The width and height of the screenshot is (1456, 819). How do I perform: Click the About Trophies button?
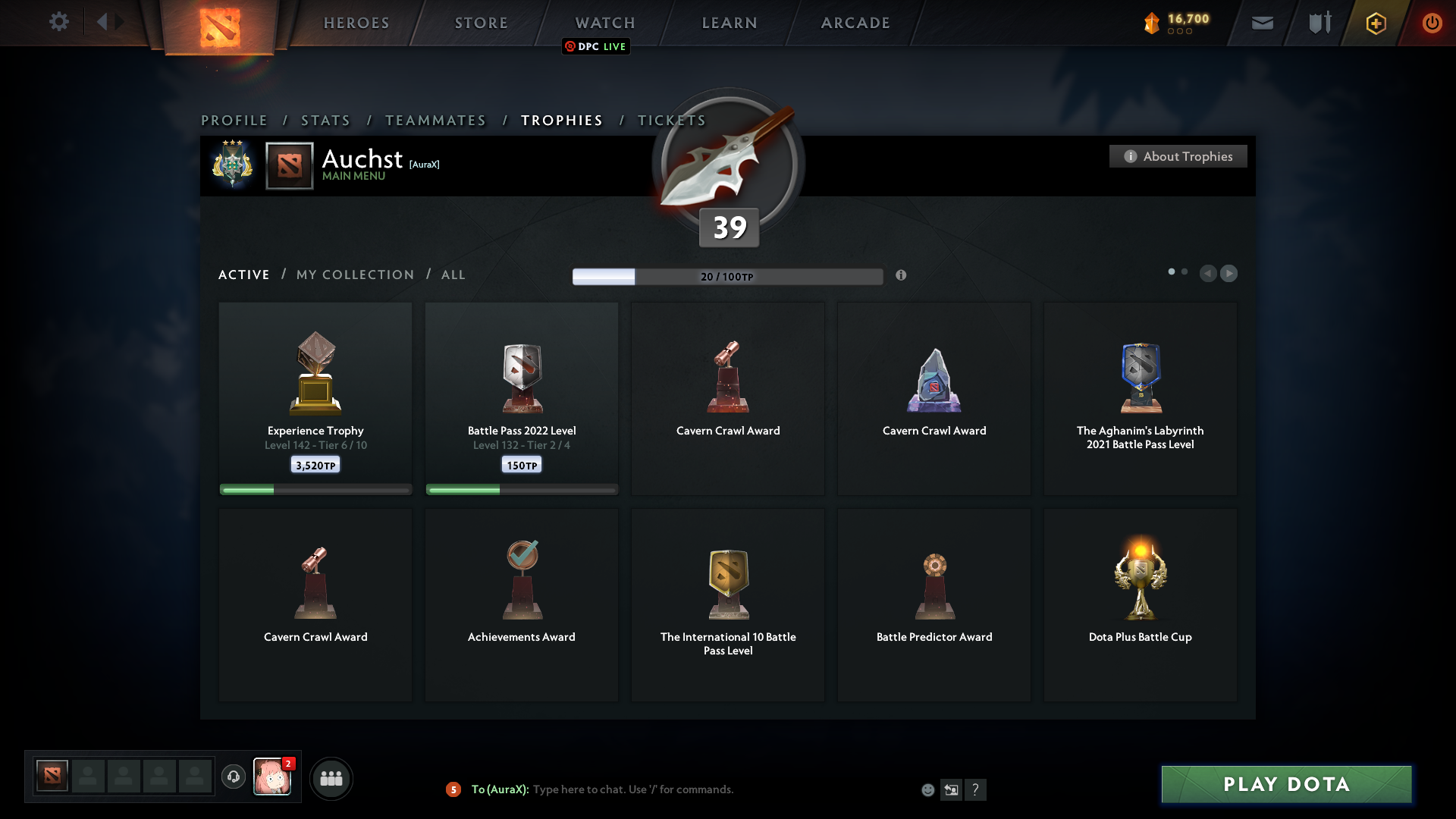pyautogui.click(x=1178, y=156)
